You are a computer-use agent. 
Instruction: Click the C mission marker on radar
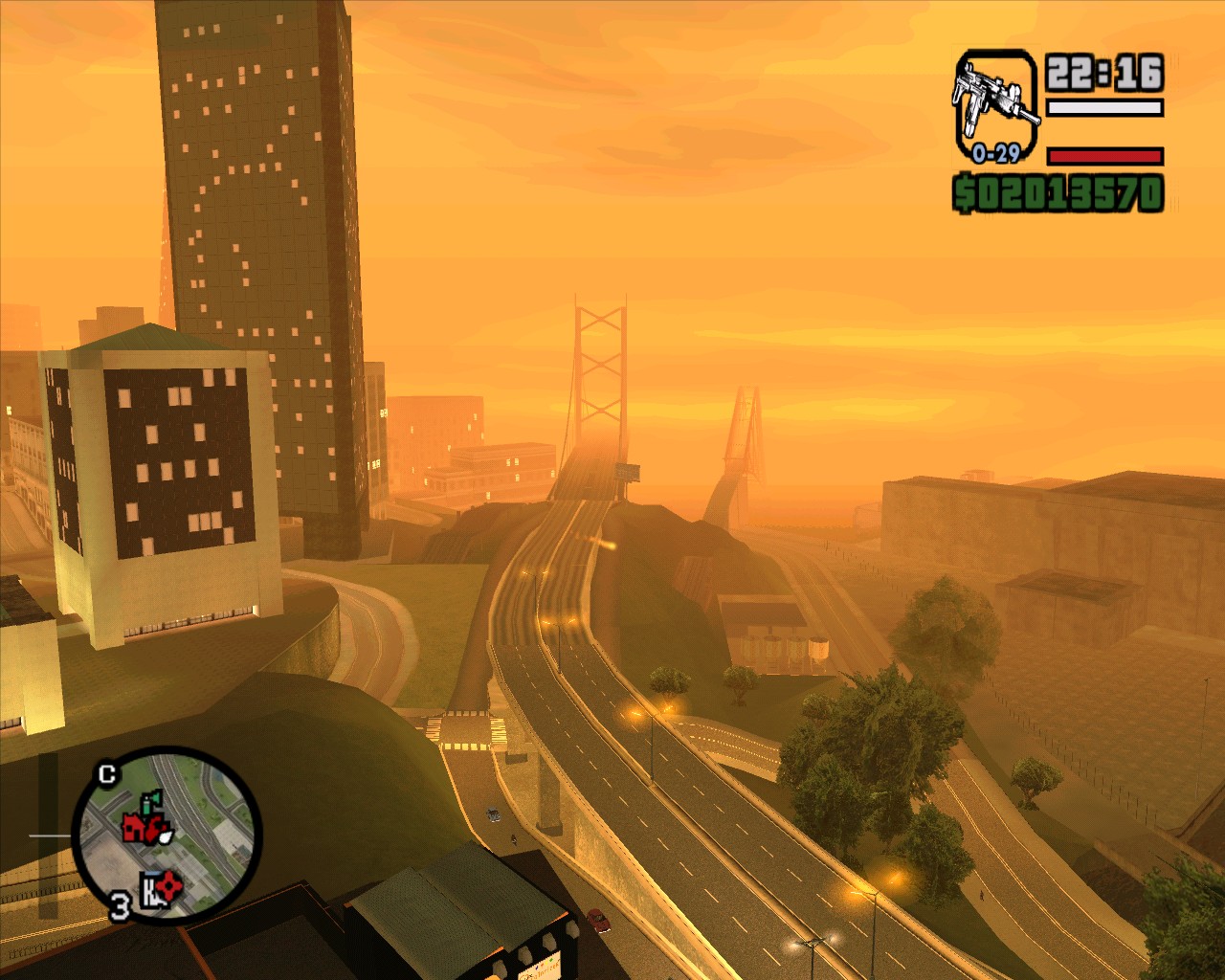coord(107,773)
